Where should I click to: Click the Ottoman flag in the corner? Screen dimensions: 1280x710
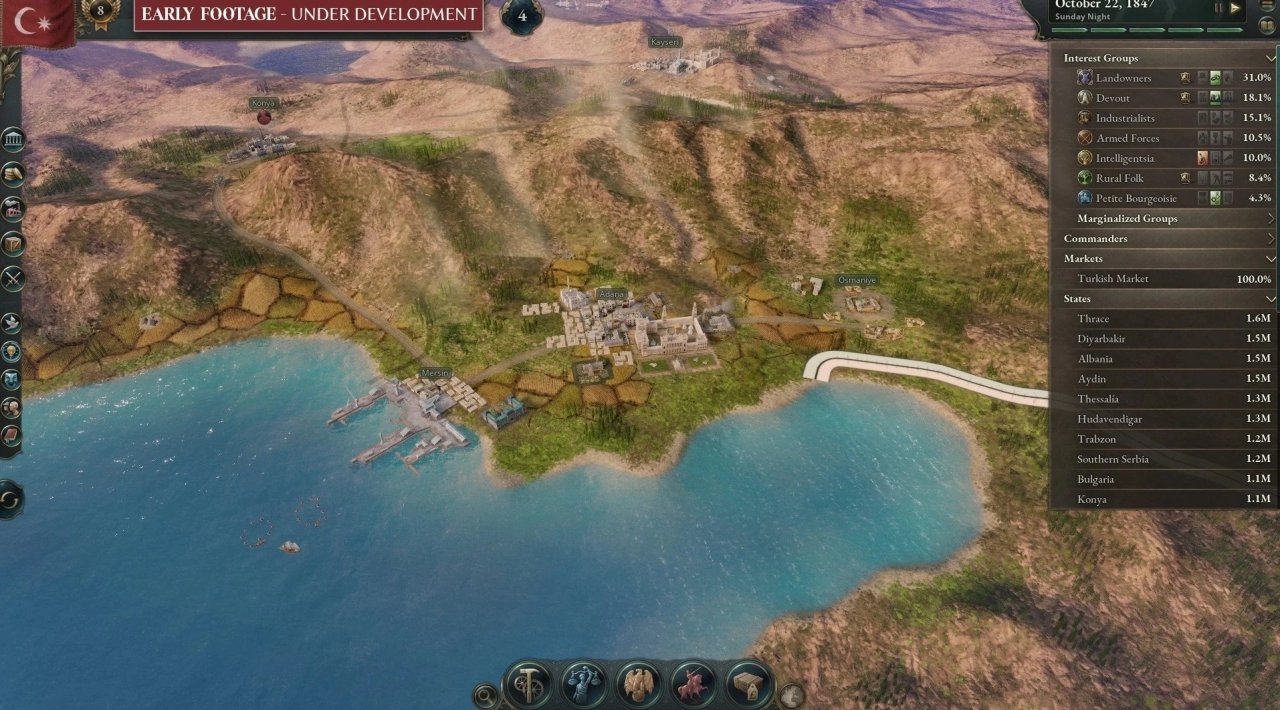(x=36, y=22)
